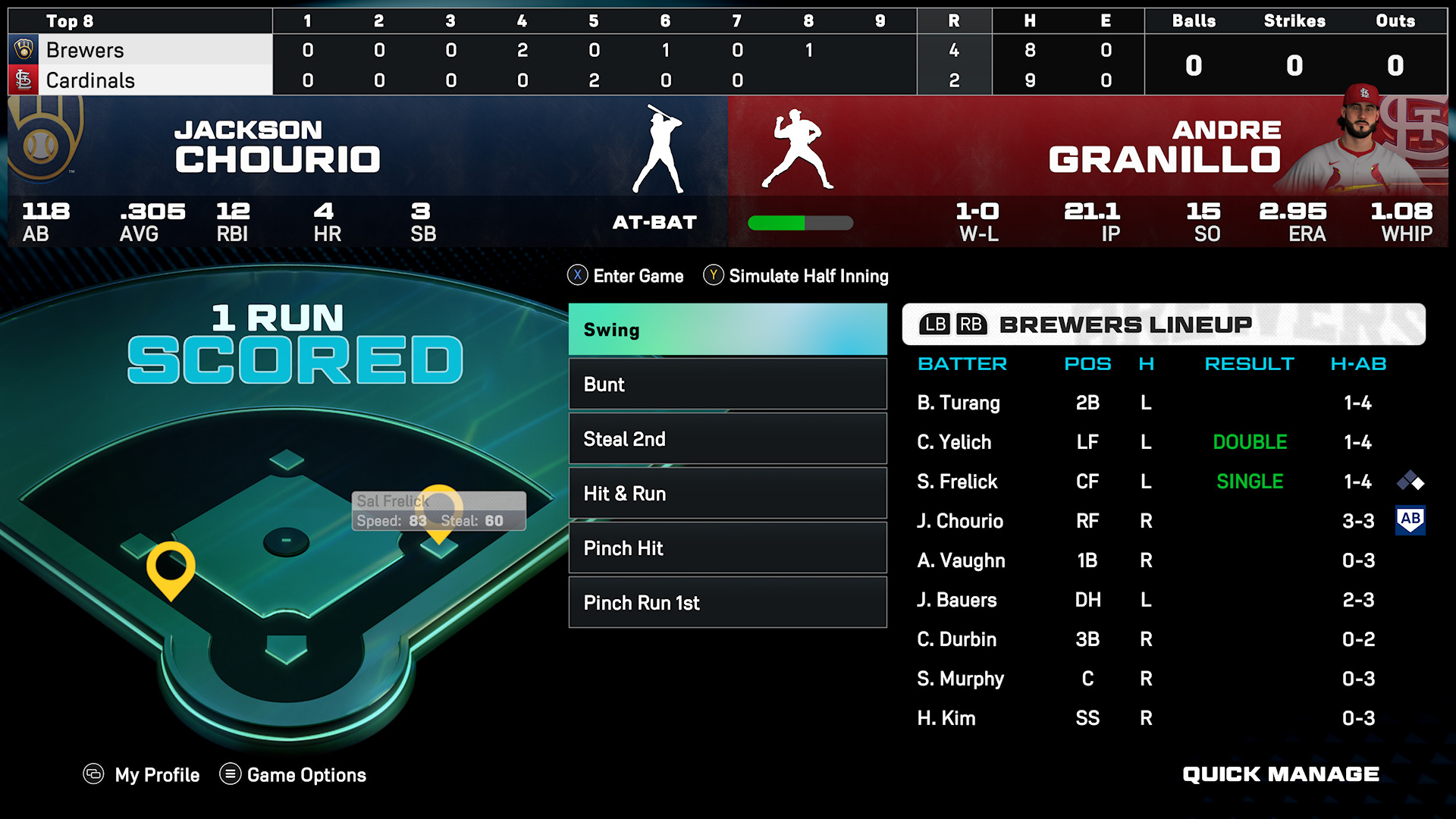The width and height of the screenshot is (1456, 819).
Task: Choose A. Vaughn in the lineup
Action: click(x=961, y=560)
